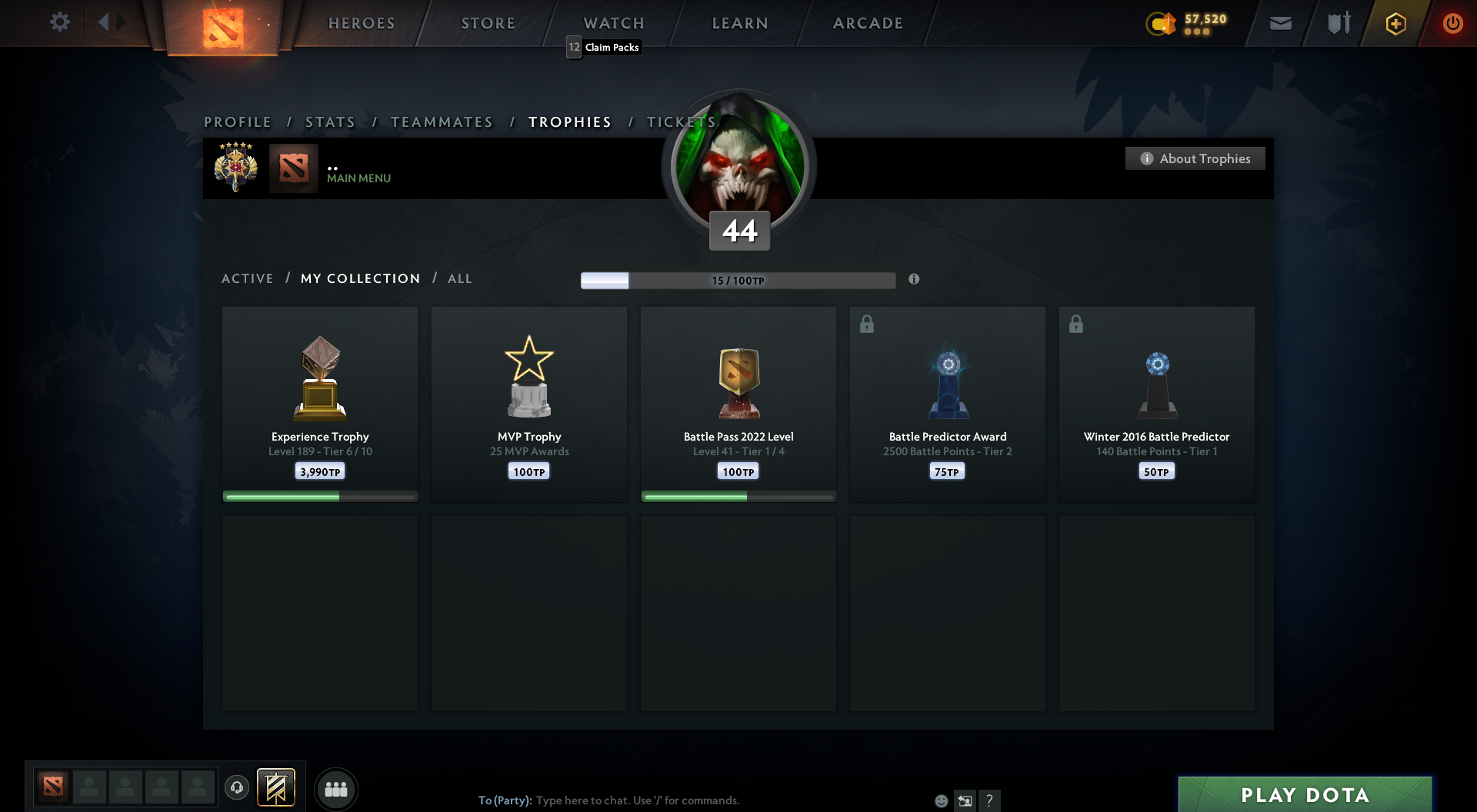Click the 15/100 TP progress bar
Screen dimensions: 1477x812
738,280
